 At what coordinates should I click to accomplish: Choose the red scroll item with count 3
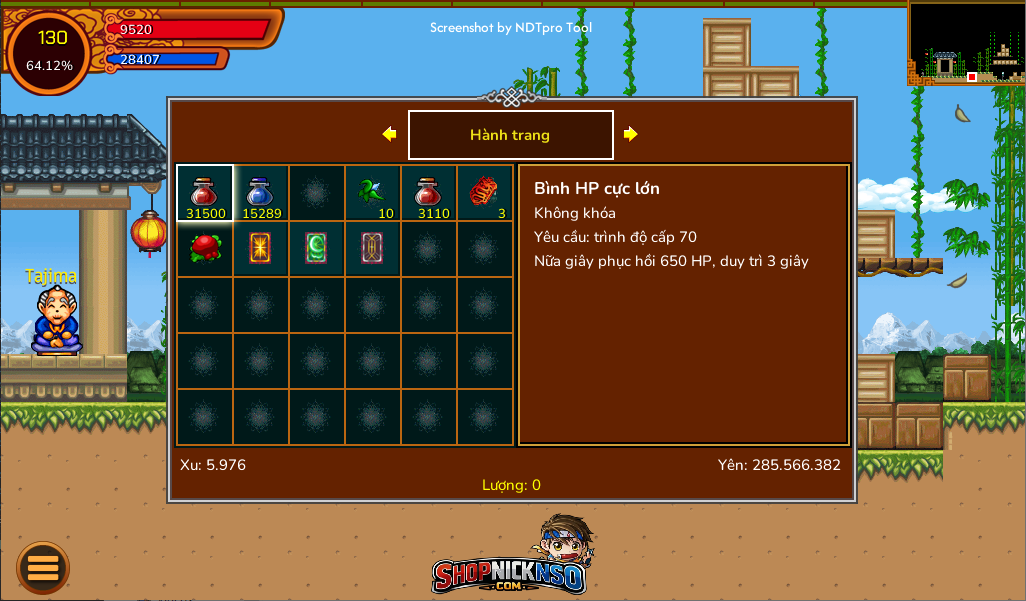pos(485,193)
